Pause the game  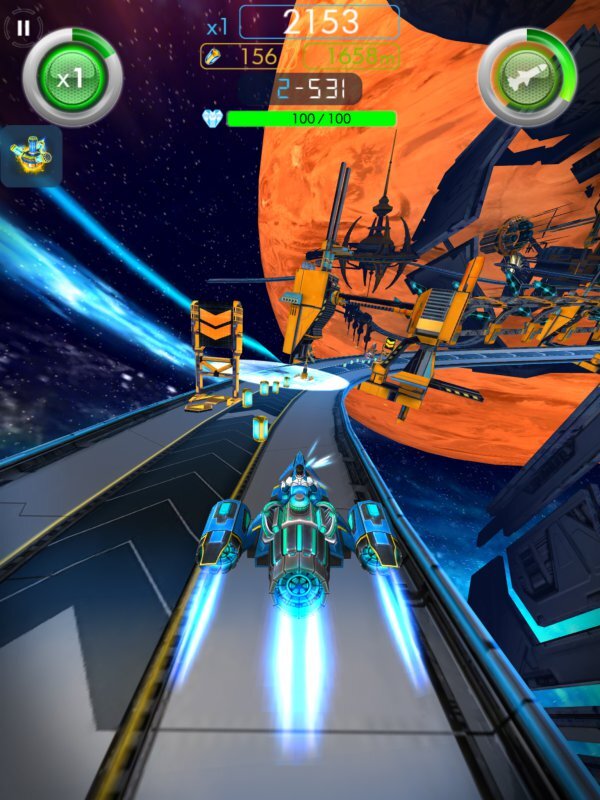coord(23,28)
